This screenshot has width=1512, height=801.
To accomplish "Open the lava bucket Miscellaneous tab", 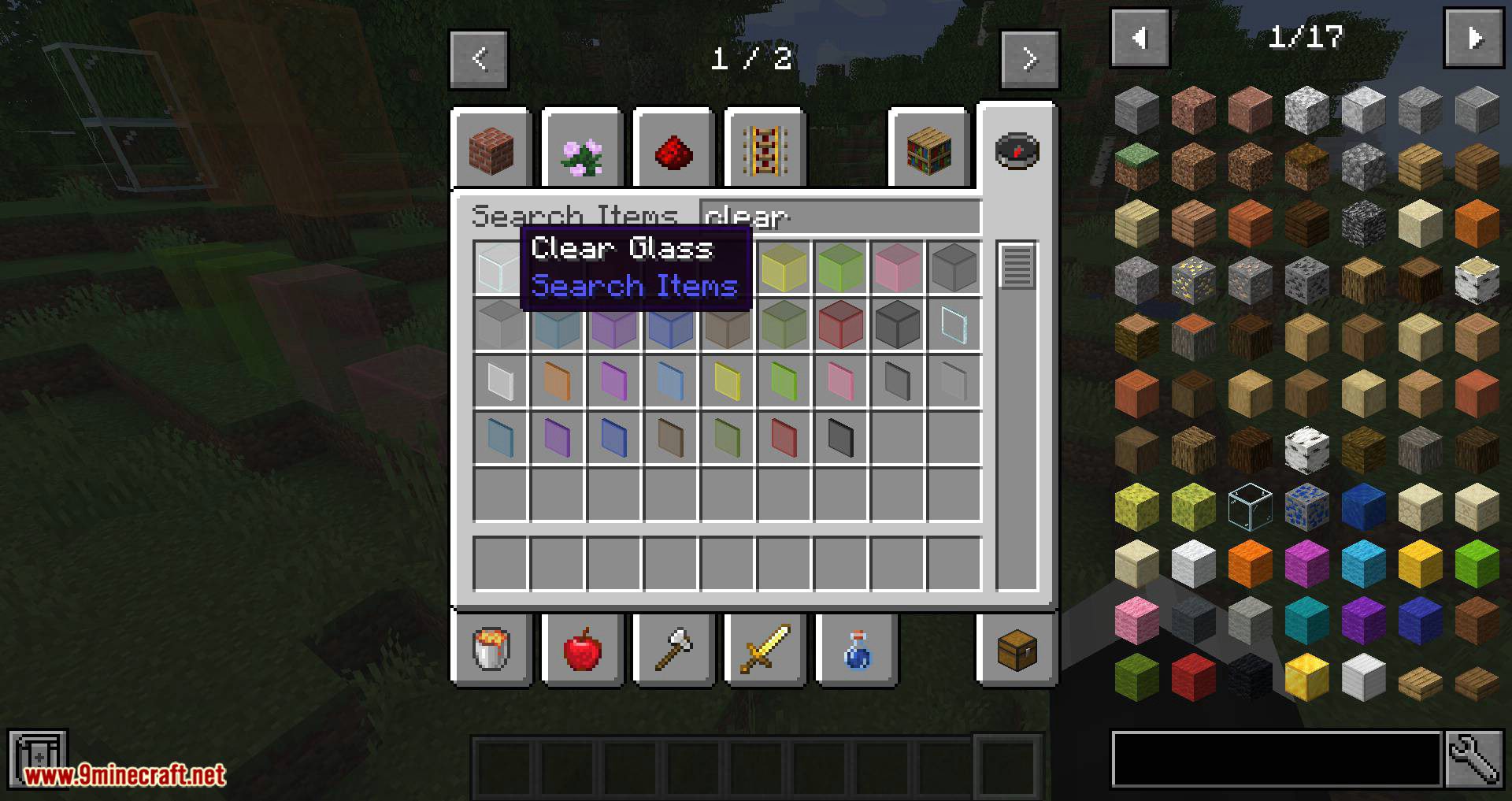I will (491, 650).
